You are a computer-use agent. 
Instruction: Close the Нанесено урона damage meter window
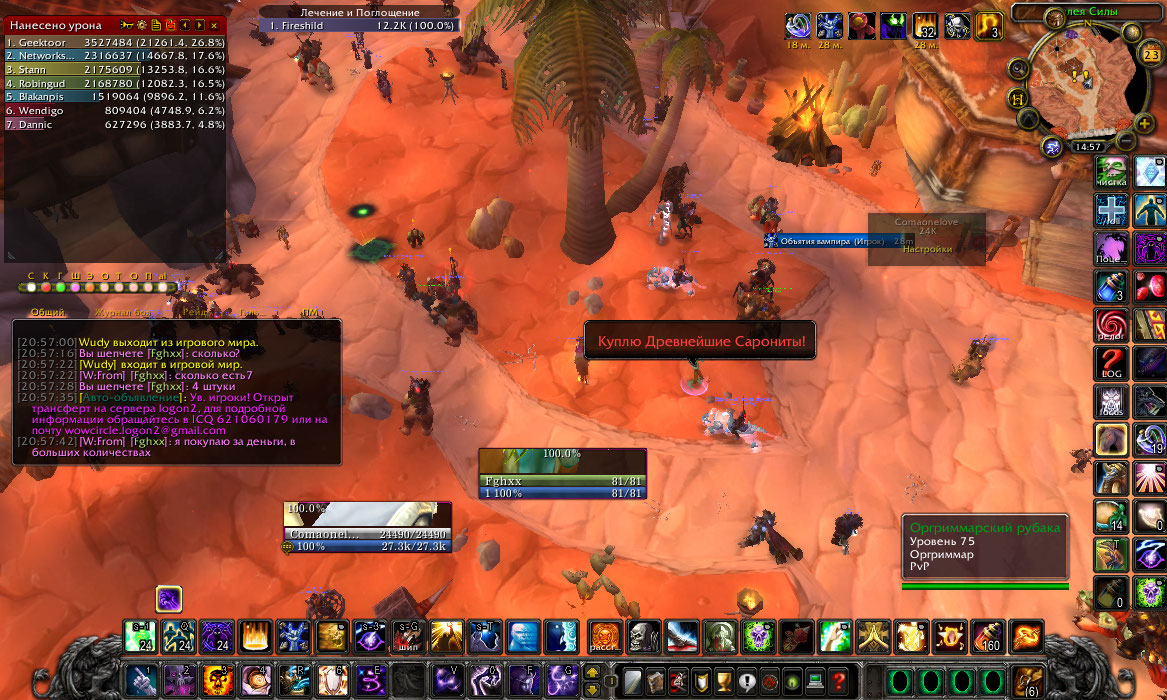pos(217,24)
